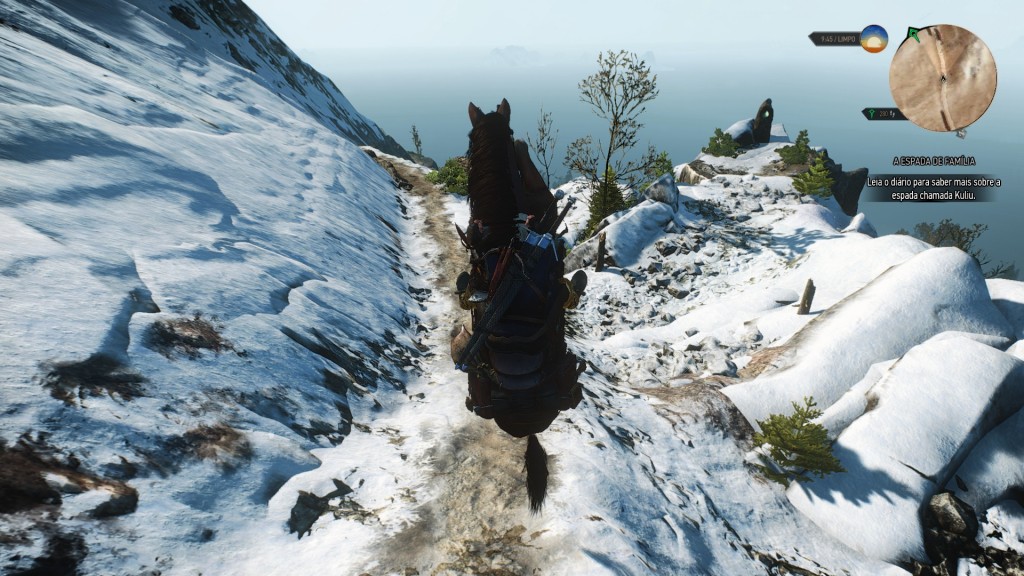The height and width of the screenshot is (576, 1024).
Task: Click the sun weather icon
Action: click(874, 39)
